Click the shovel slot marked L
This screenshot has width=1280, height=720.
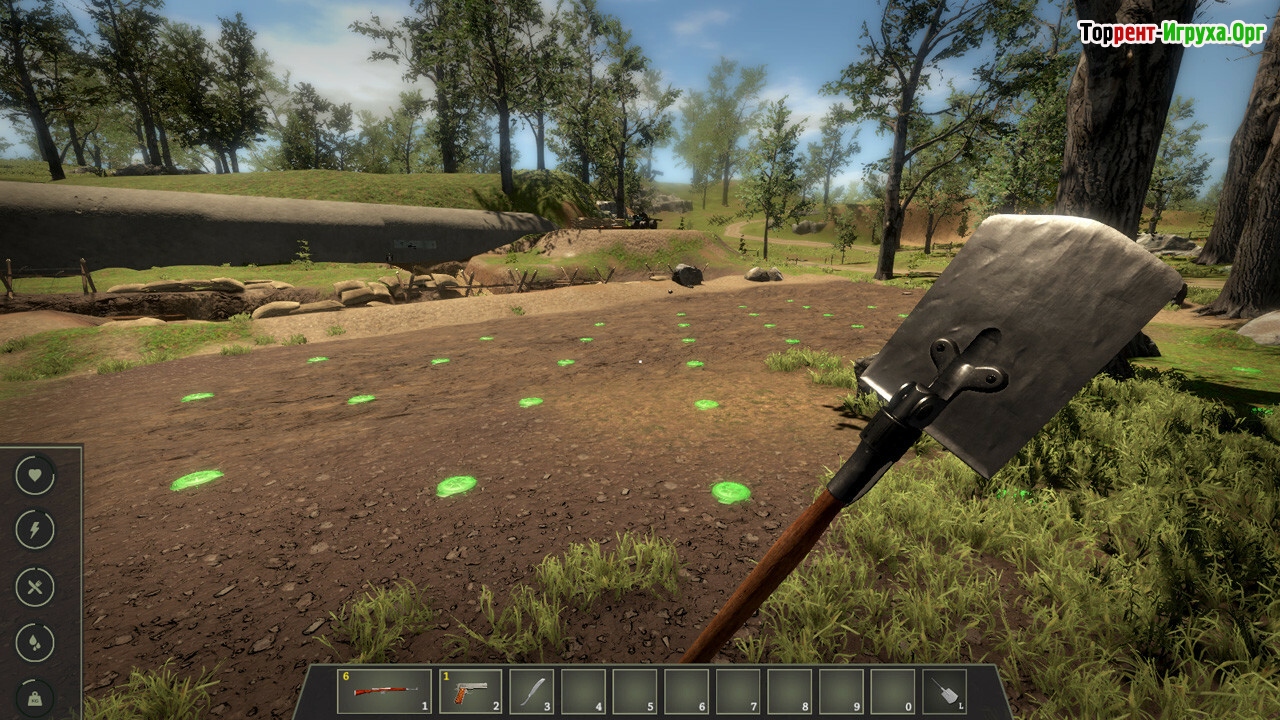[x=943, y=691]
